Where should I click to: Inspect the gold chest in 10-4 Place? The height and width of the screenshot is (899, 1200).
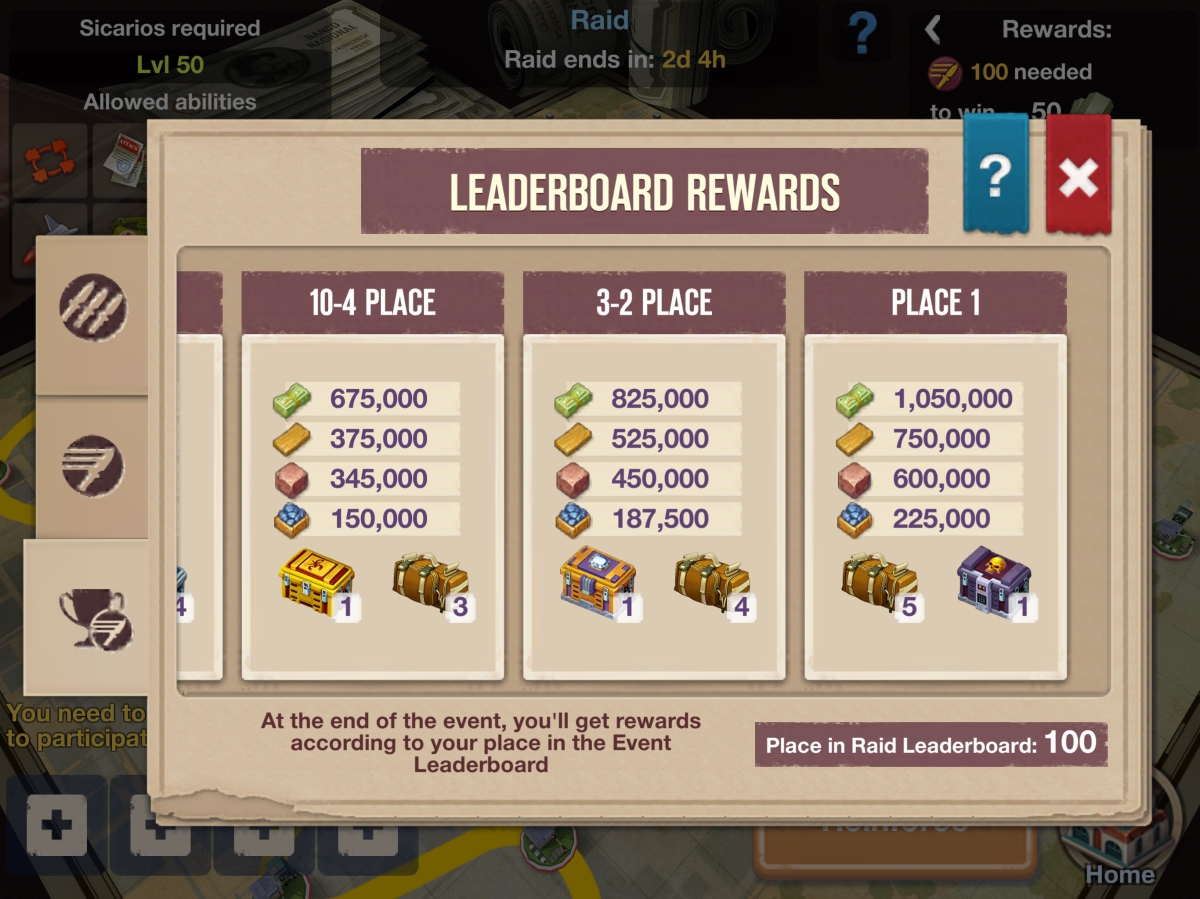(315, 580)
